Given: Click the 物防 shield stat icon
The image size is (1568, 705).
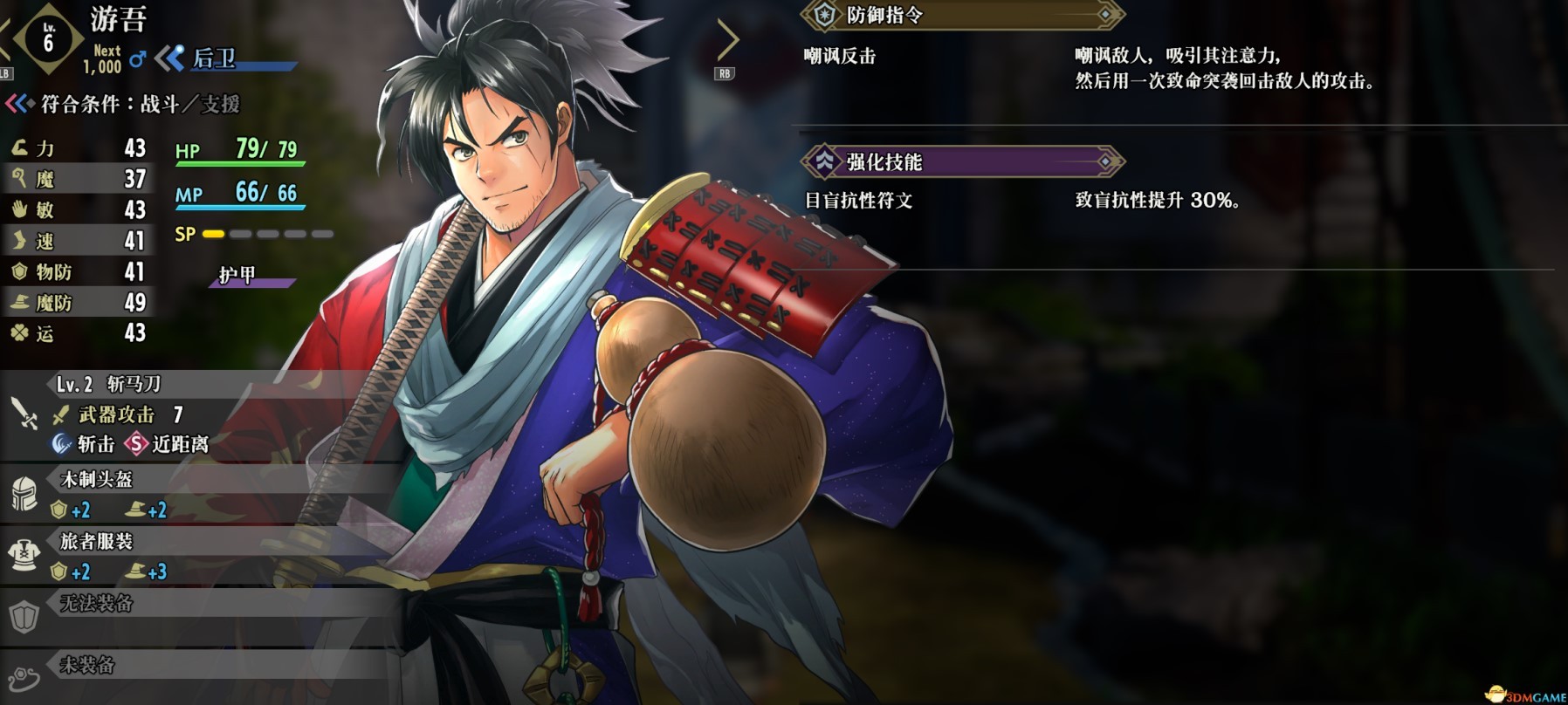Looking at the screenshot, I should [x=19, y=271].
